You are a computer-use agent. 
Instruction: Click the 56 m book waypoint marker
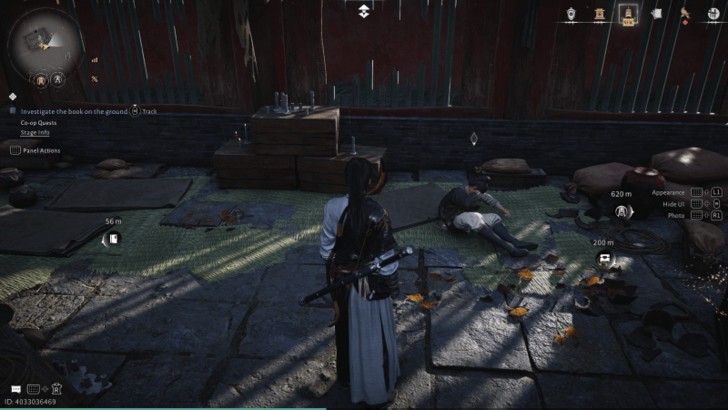pos(113,237)
